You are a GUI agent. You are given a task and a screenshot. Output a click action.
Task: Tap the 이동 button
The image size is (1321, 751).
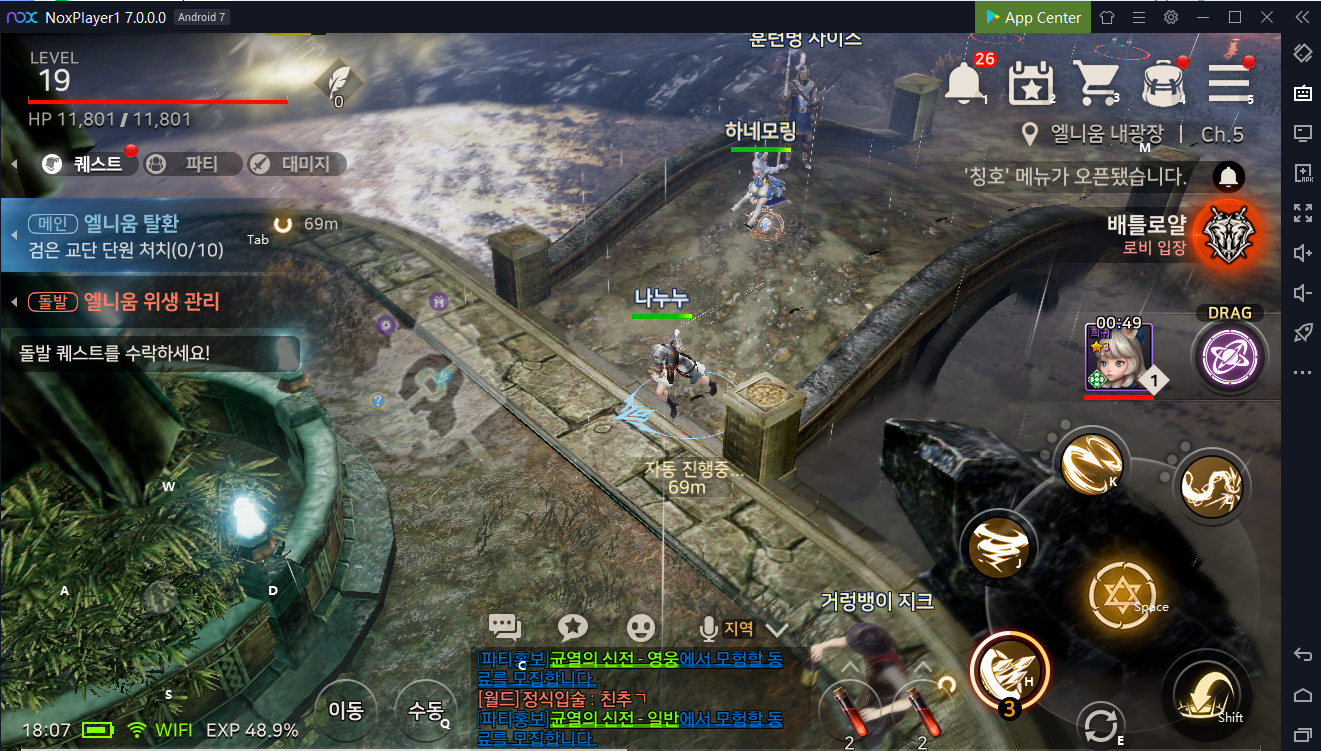[x=346, y=710]
